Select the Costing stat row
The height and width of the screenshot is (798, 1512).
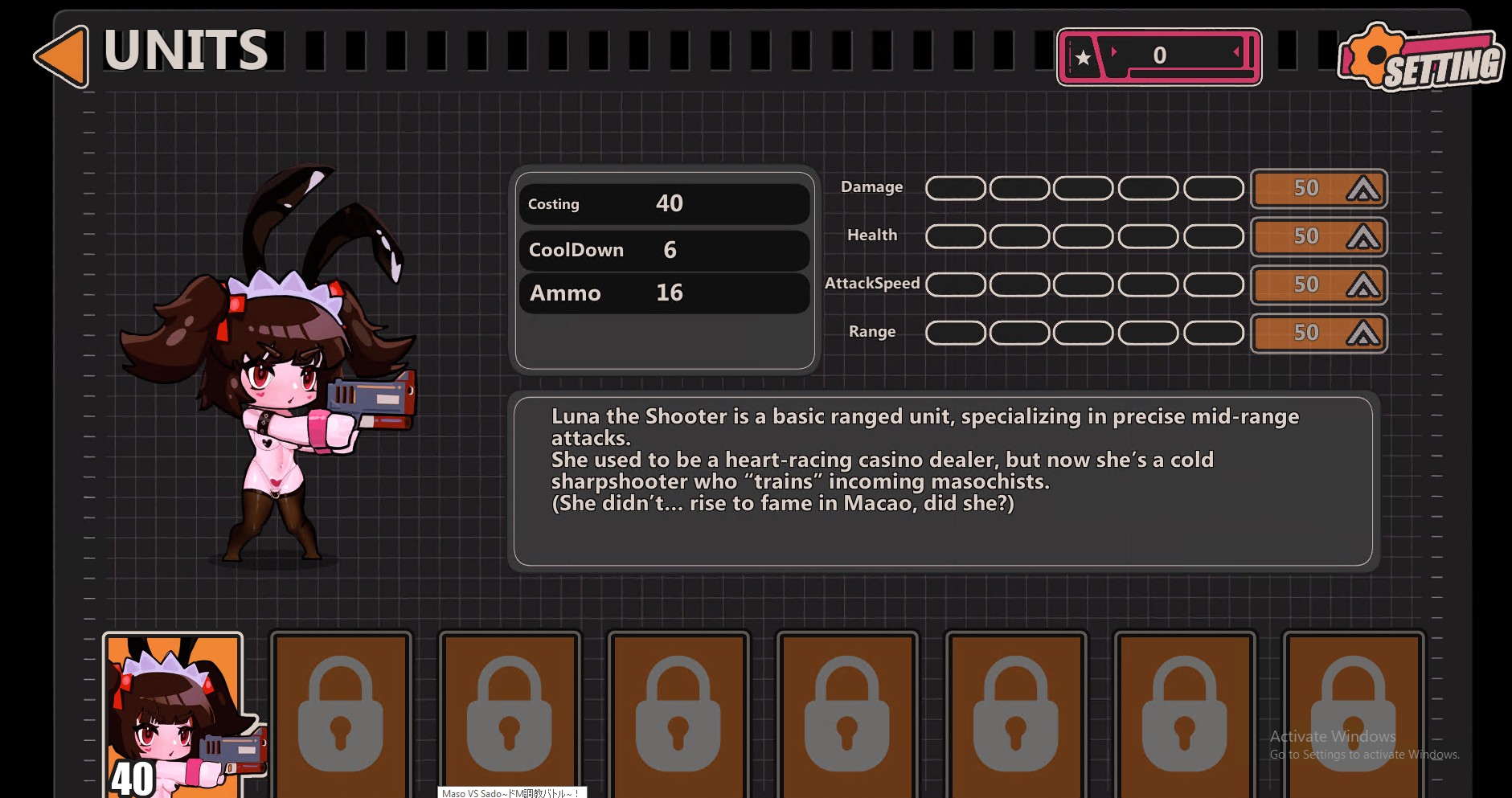pyautogui.click(x=664, y=203)
